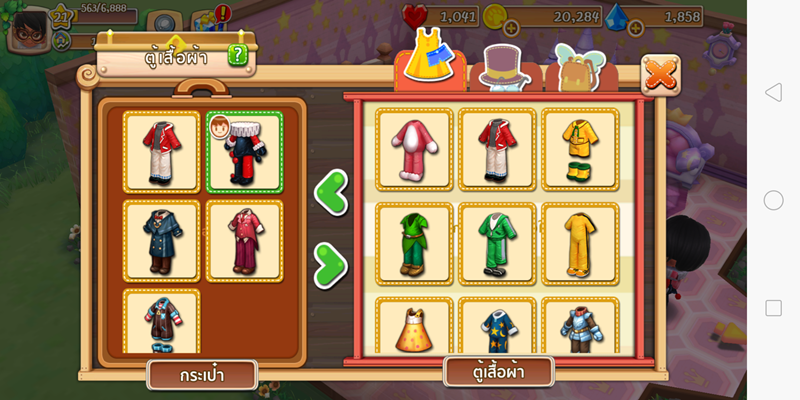Select the maroon suit in the bag

[x=244, y=241]
